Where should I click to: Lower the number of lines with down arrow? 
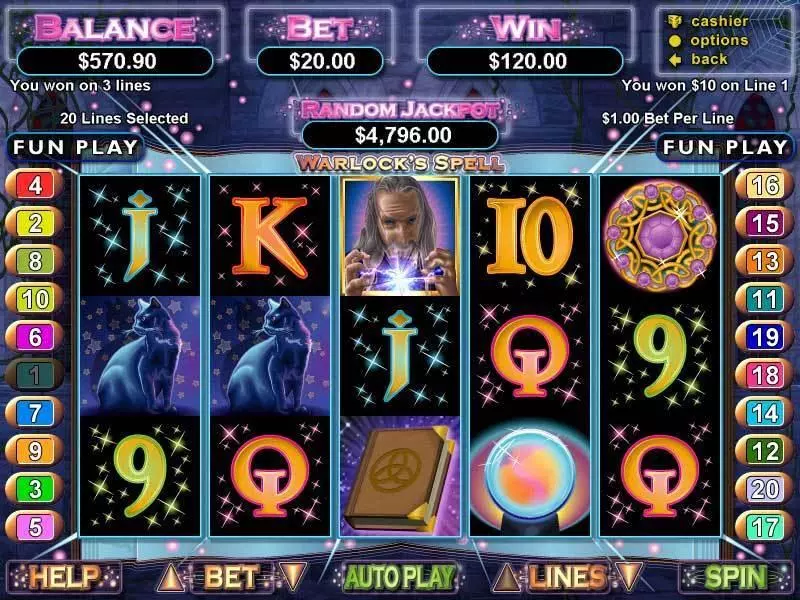[x=628, y=577]
